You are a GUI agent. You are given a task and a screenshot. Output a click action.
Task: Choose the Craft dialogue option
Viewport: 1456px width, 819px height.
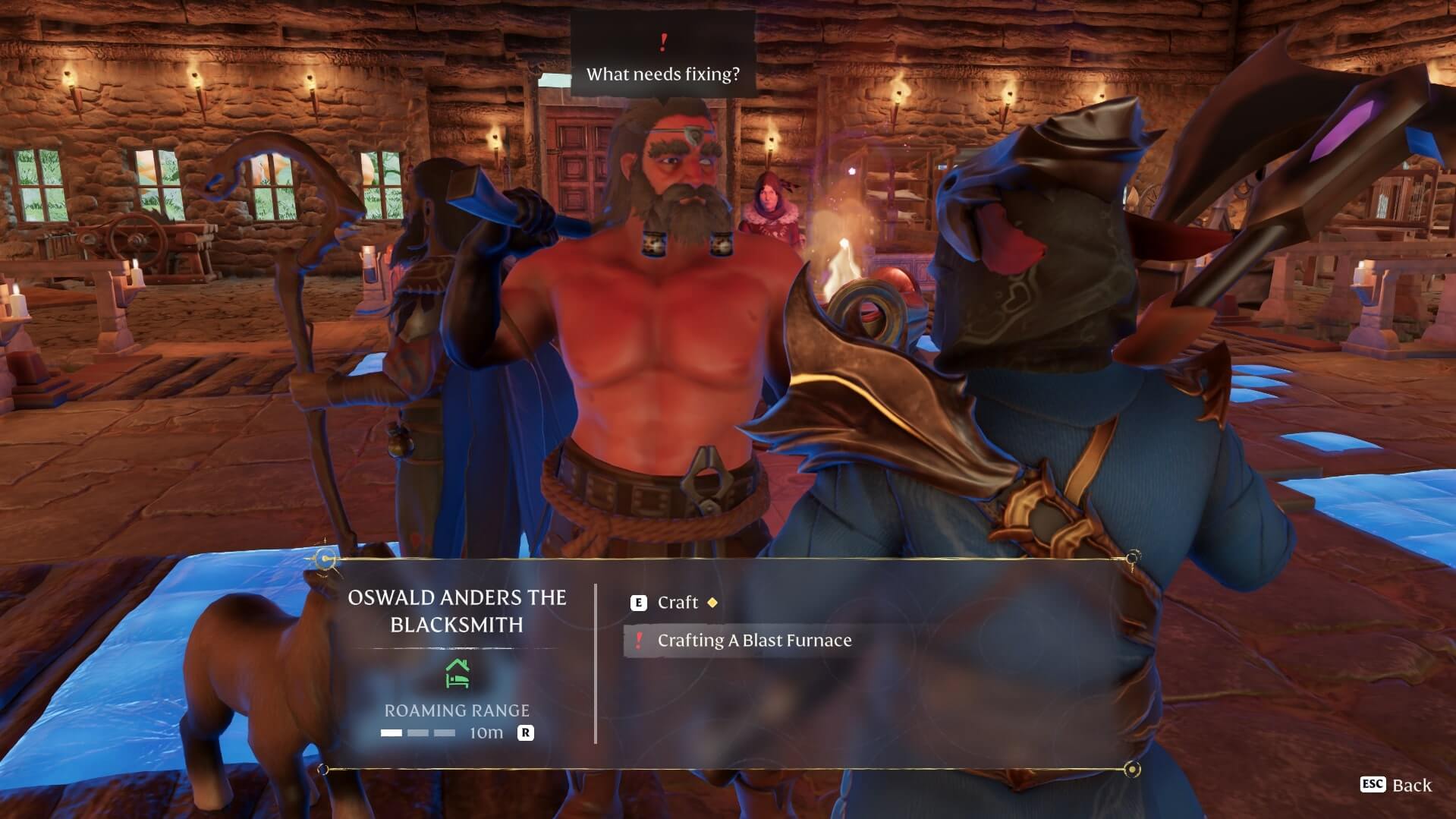[x=677, y=603]
